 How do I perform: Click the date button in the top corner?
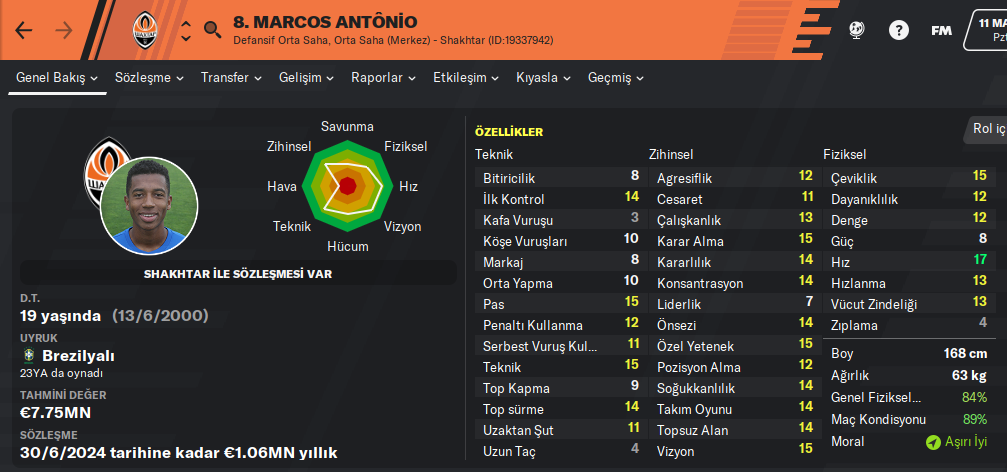(x=987, y=28)
